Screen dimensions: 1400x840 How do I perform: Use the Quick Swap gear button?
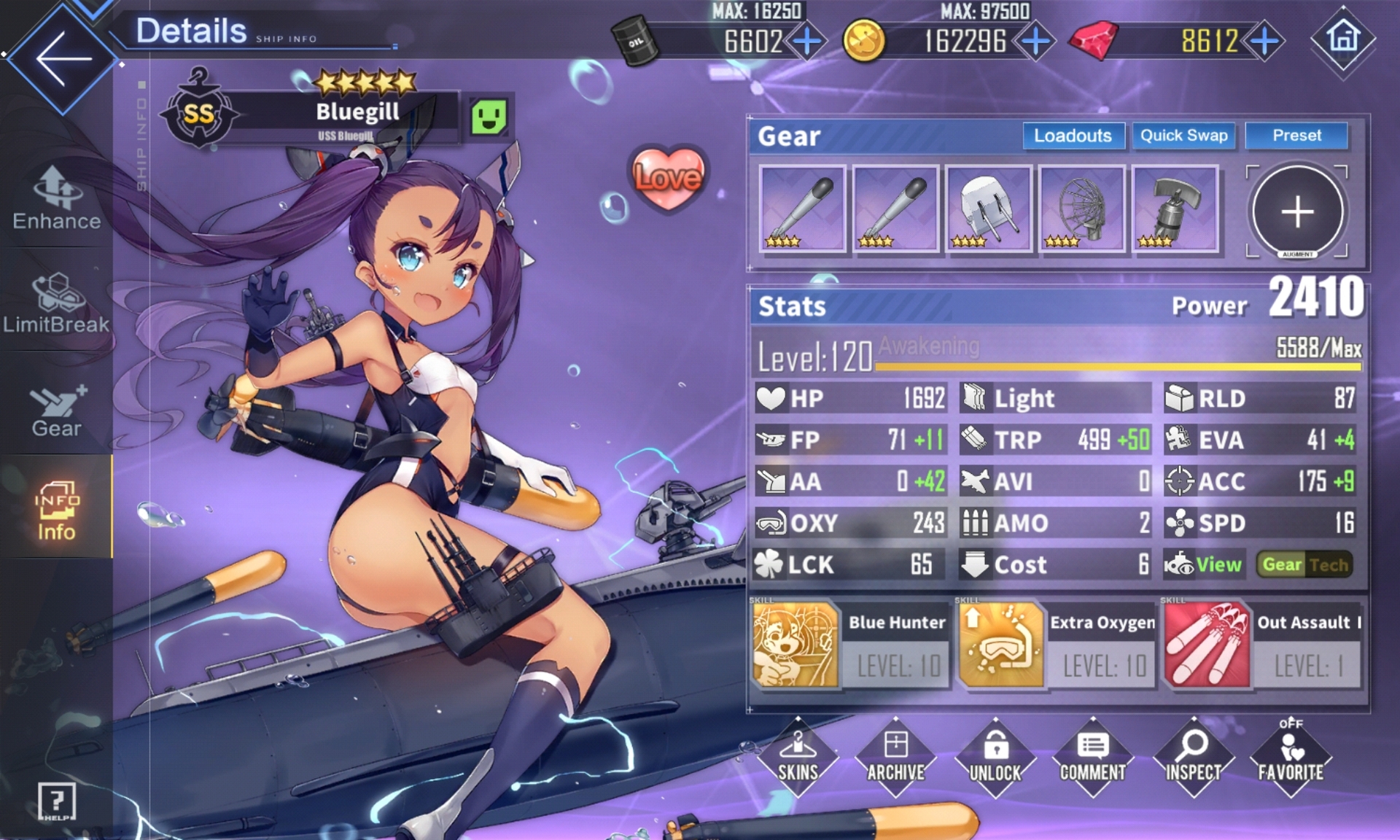pyautogui.click(x=1183, y=136)
